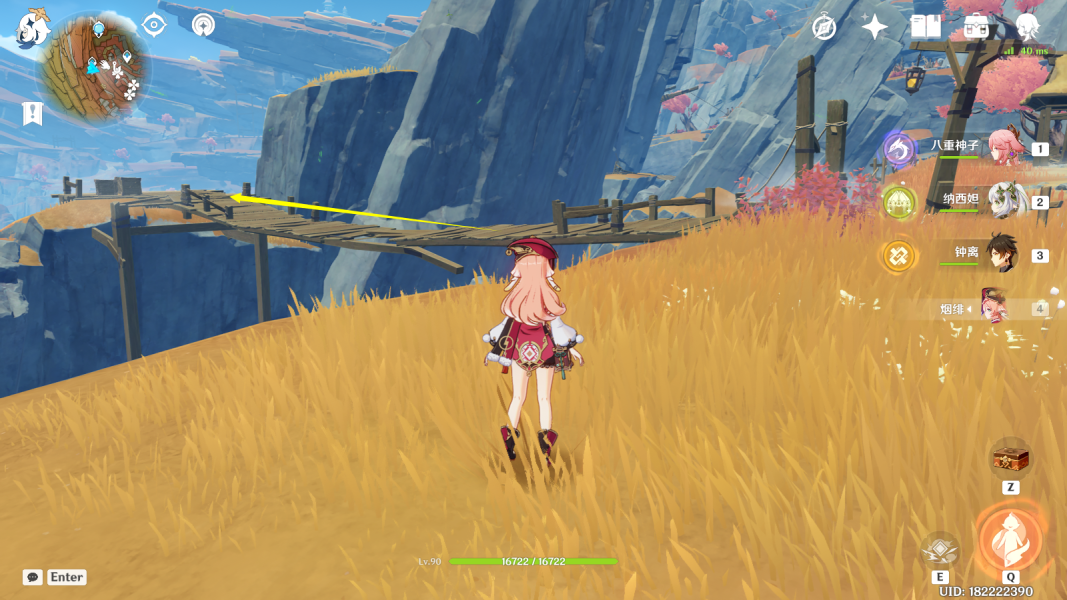The height and width of the screenshot is (600, 1067).
Task: Open the inventory backpack icon
Action: pyautogui.click(x=976, y=27)
